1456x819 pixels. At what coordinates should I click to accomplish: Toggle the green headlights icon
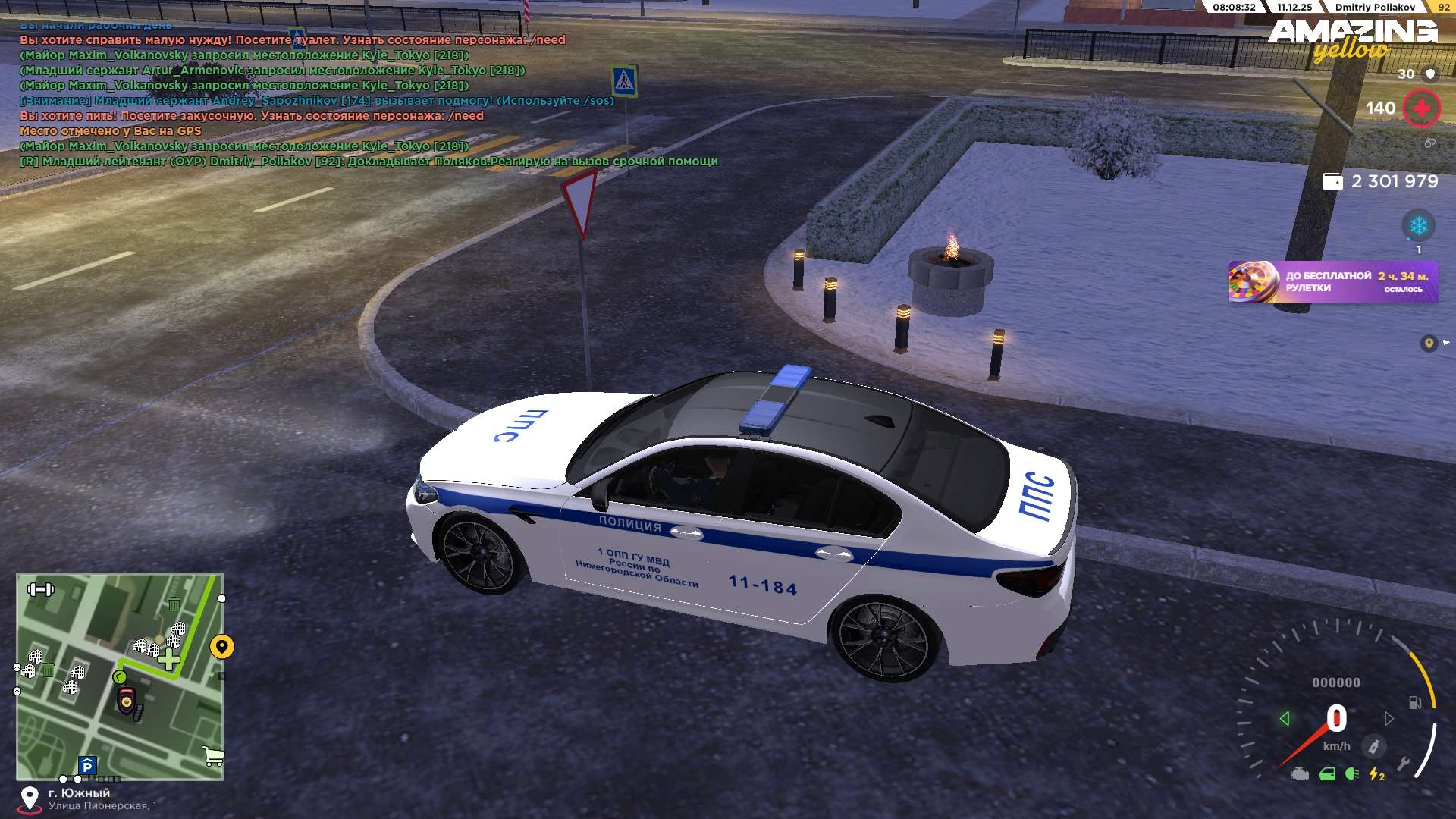point(1351,774)
